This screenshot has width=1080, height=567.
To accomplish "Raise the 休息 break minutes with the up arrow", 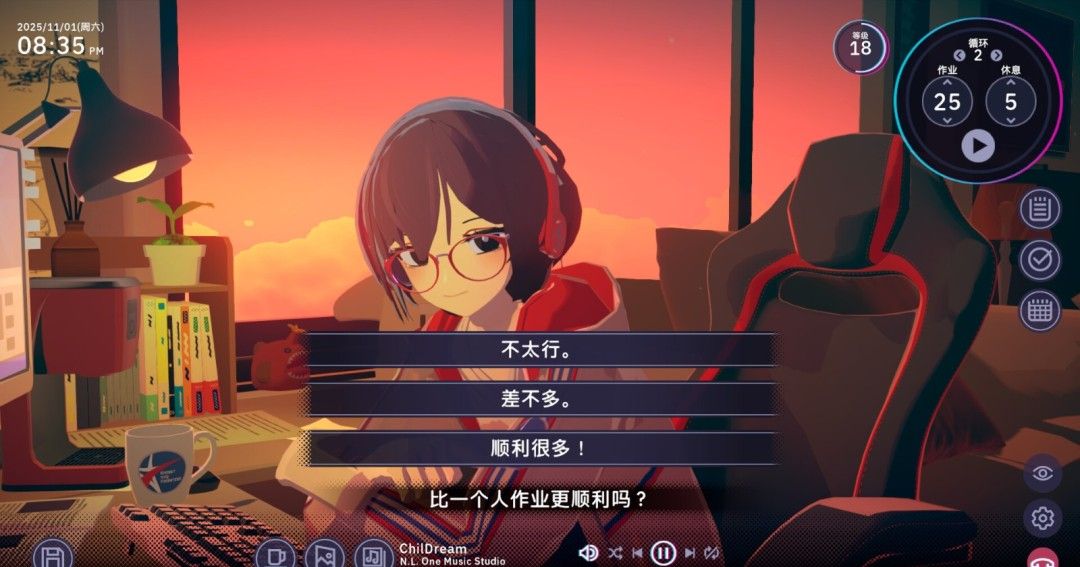I will (1011, 82).
